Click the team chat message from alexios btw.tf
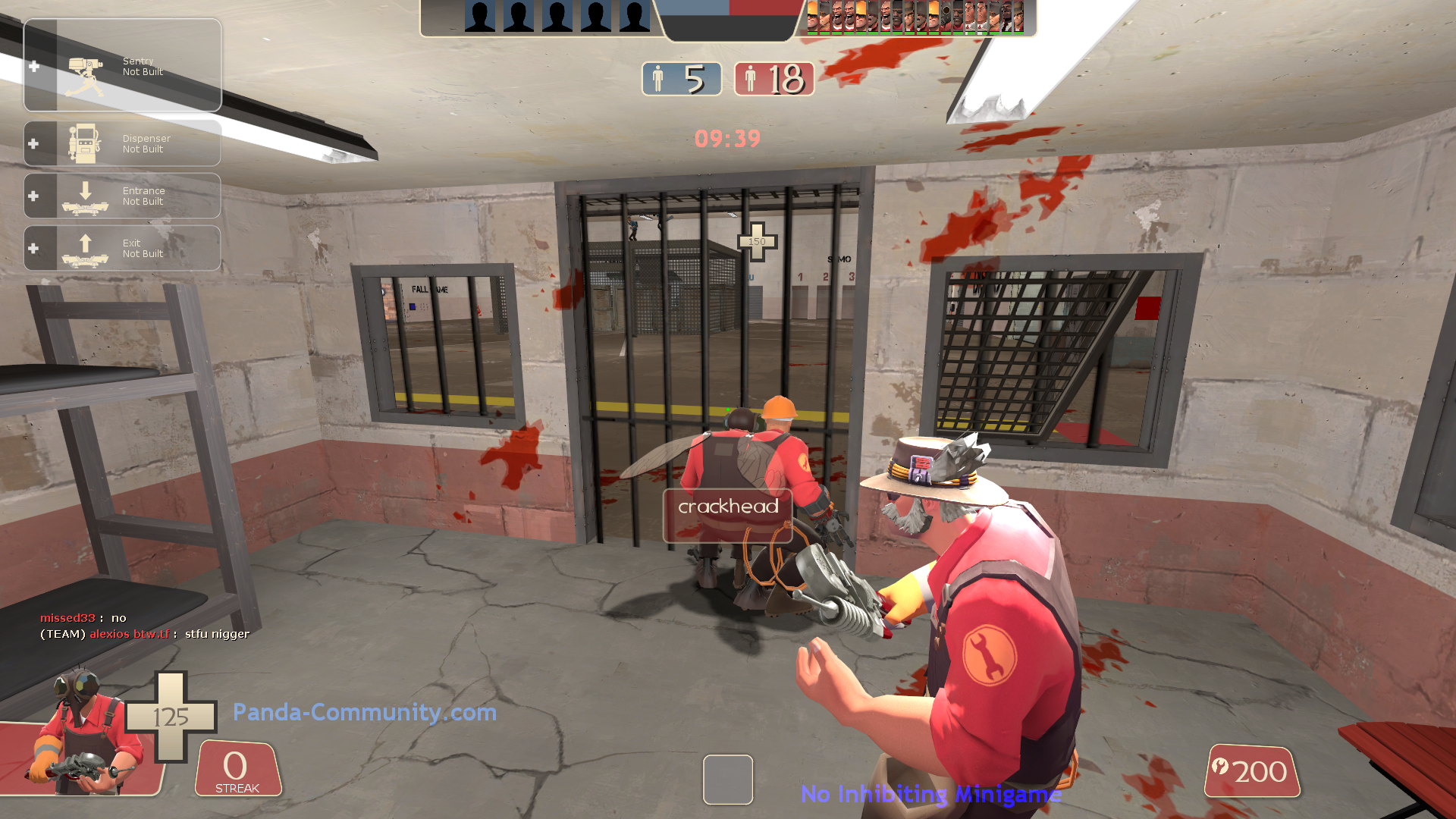Screen dimensions: 1456x819 point(143,634)
